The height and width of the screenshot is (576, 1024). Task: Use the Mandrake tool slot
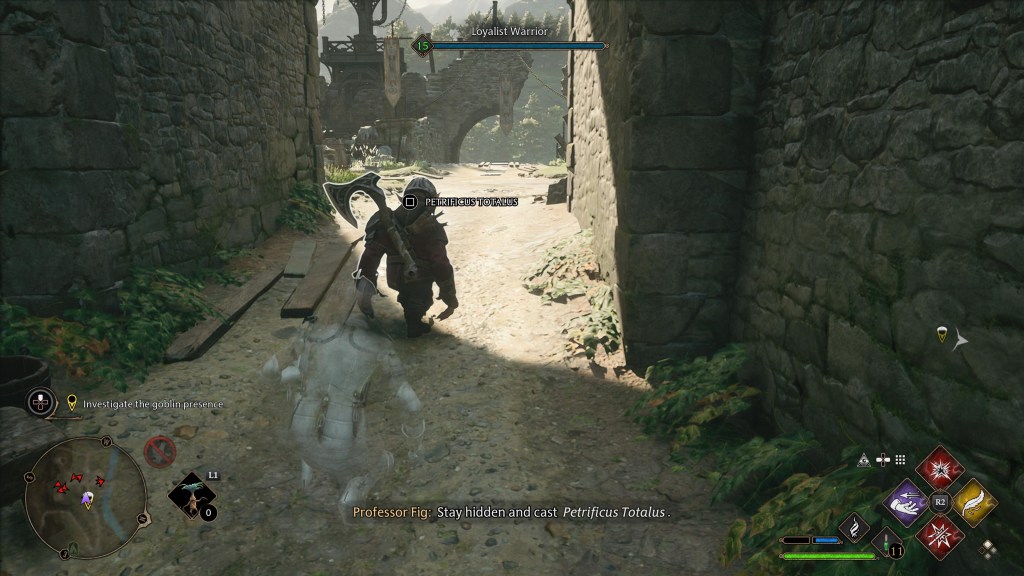click(x=191, y=494)
